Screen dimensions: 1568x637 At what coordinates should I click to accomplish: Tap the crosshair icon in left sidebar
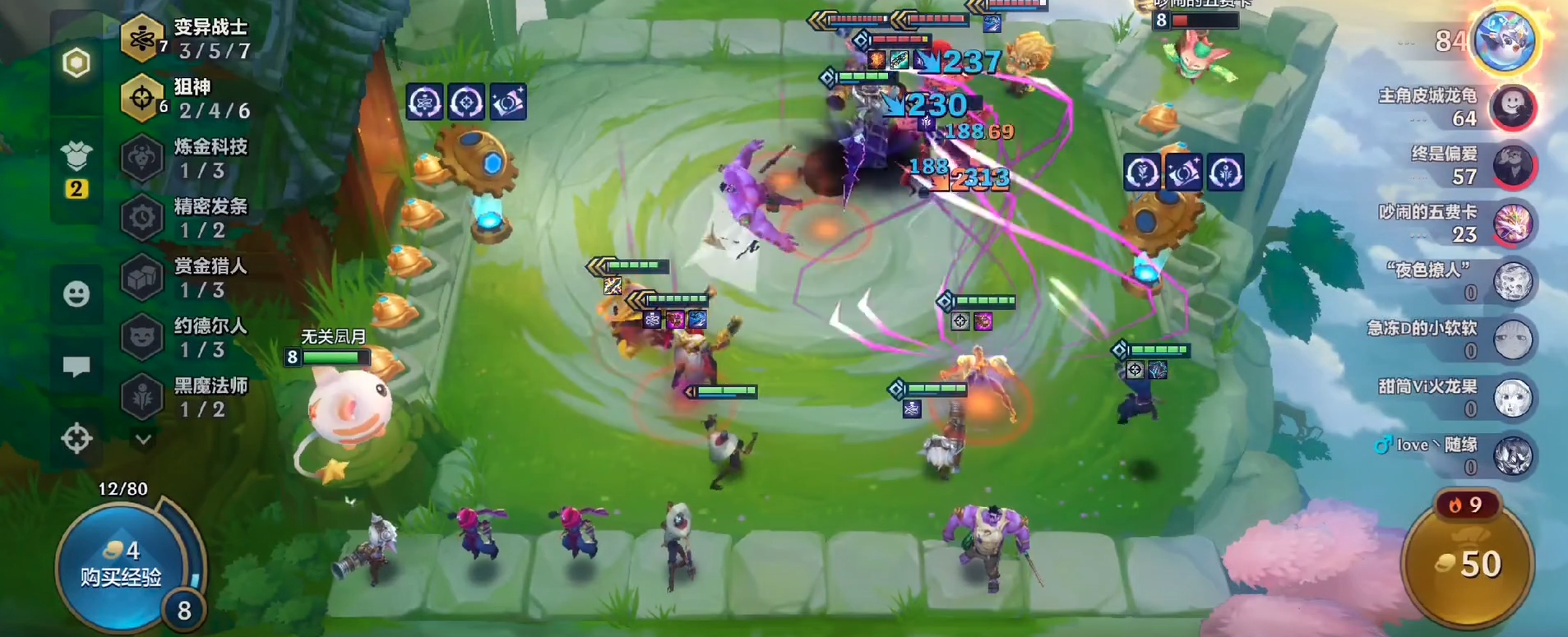pyautogui.click(x=76, y=439)
